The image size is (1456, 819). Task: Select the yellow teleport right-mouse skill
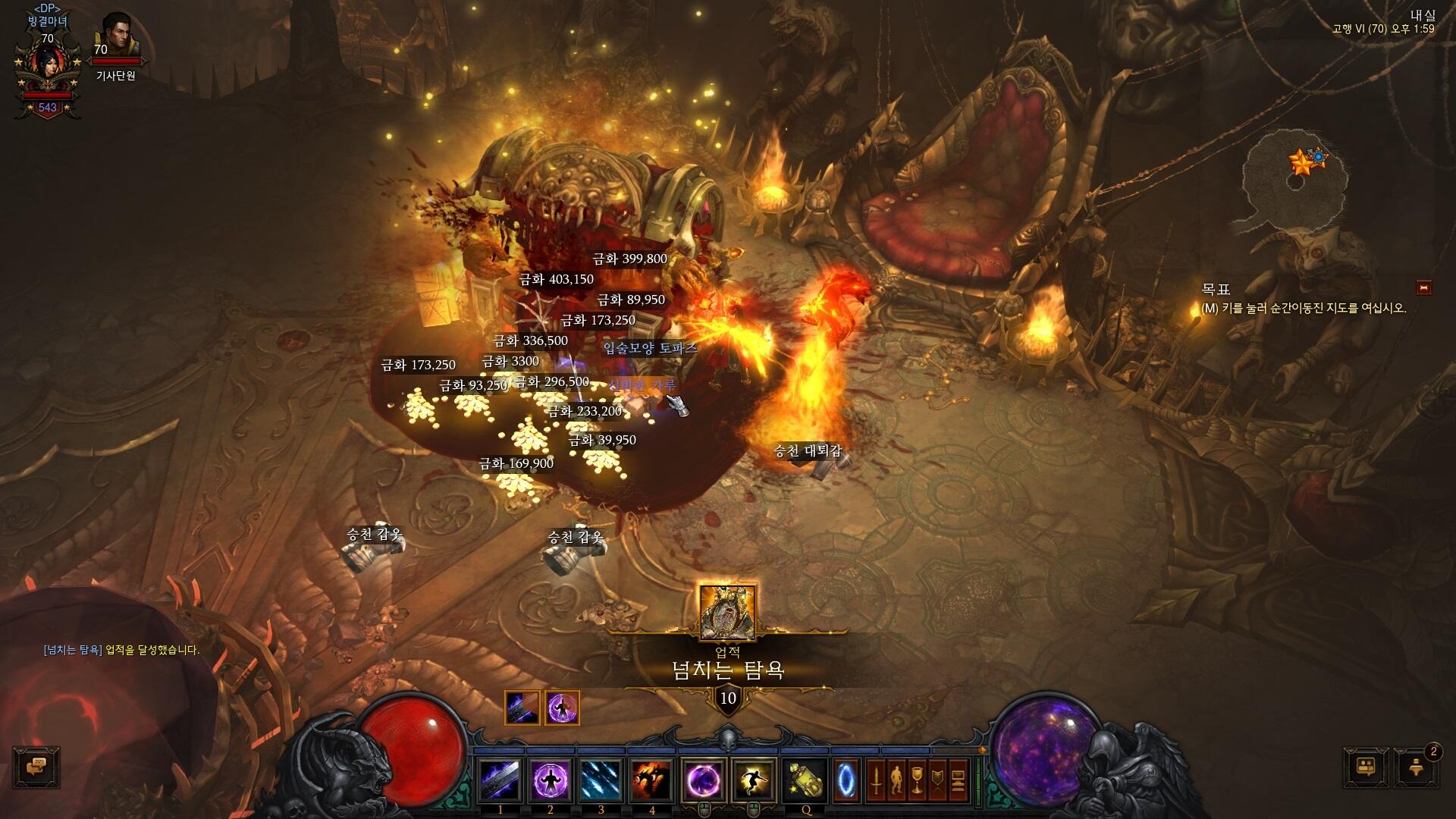[x=753, y=780]
